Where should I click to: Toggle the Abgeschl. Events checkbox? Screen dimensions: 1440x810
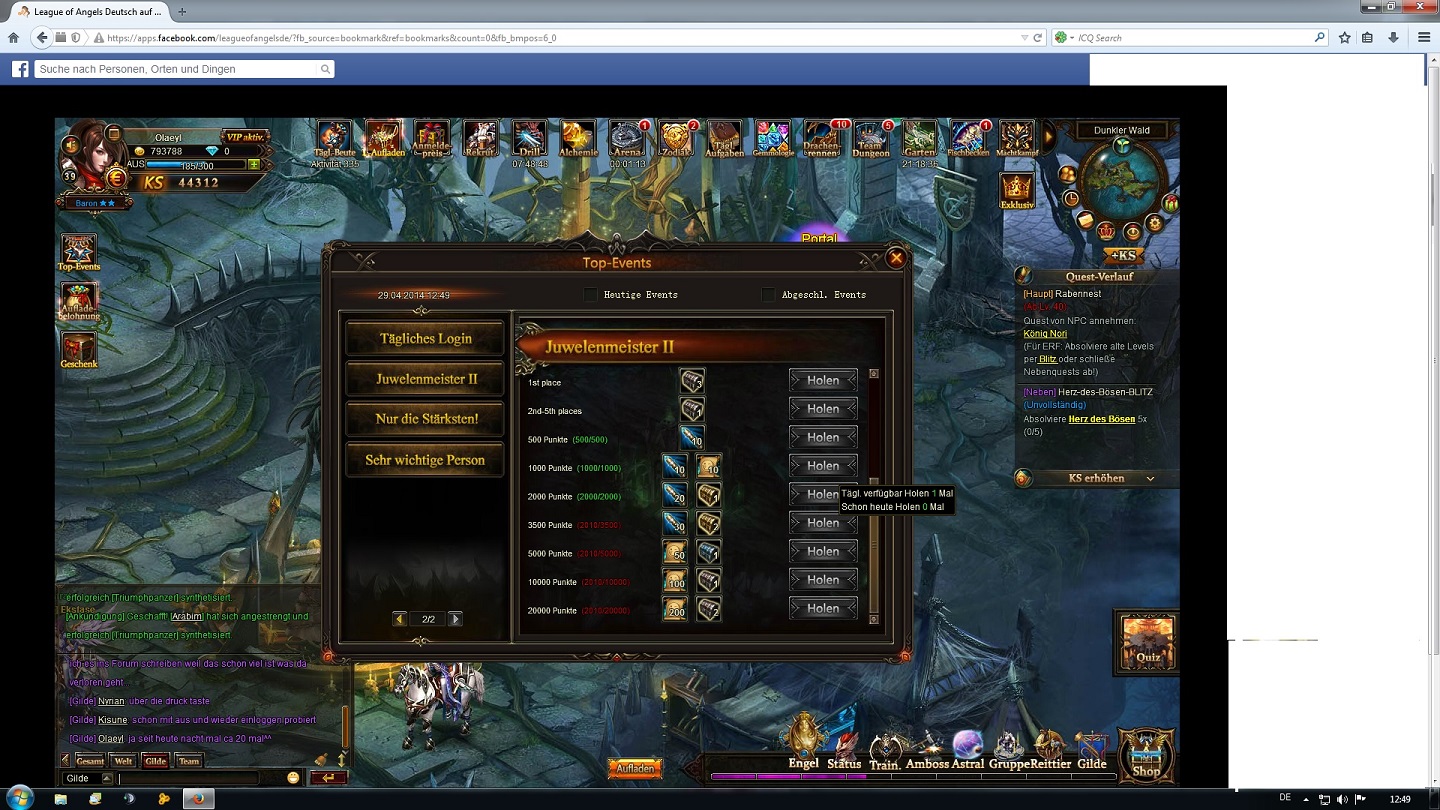[768, 294]
